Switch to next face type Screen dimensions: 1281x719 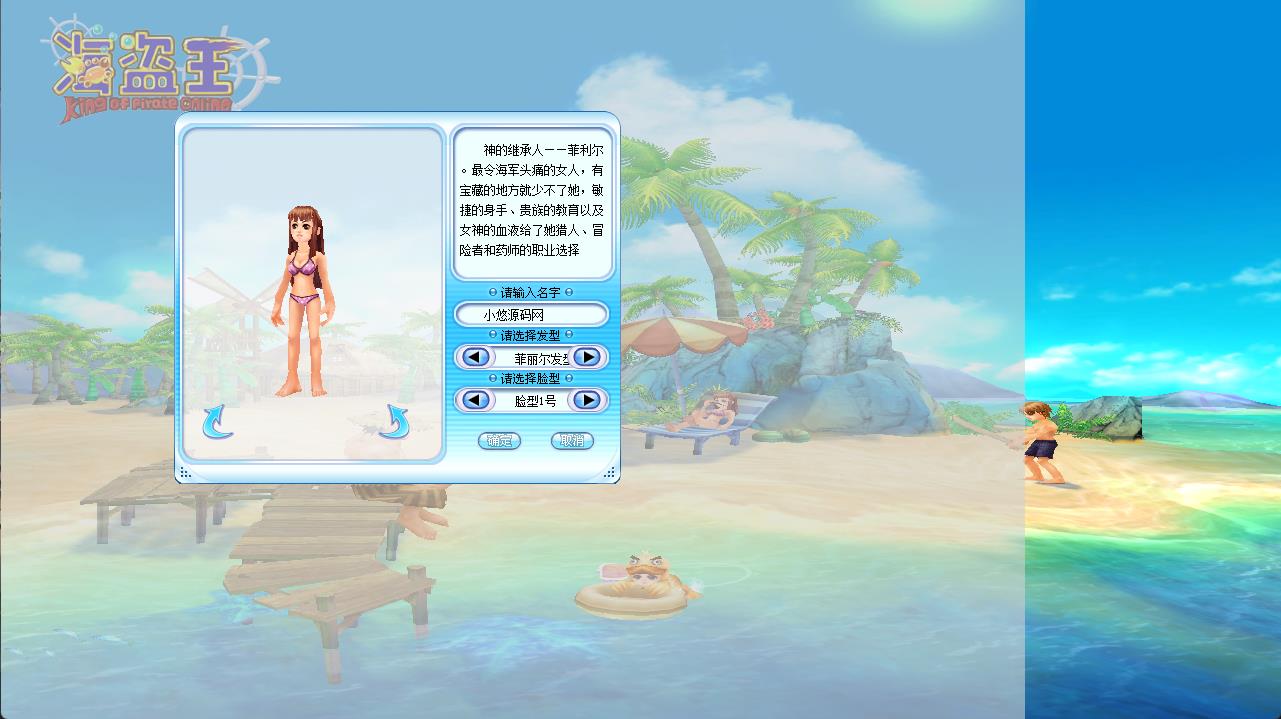pyautogui.click(x=588, y=400)
